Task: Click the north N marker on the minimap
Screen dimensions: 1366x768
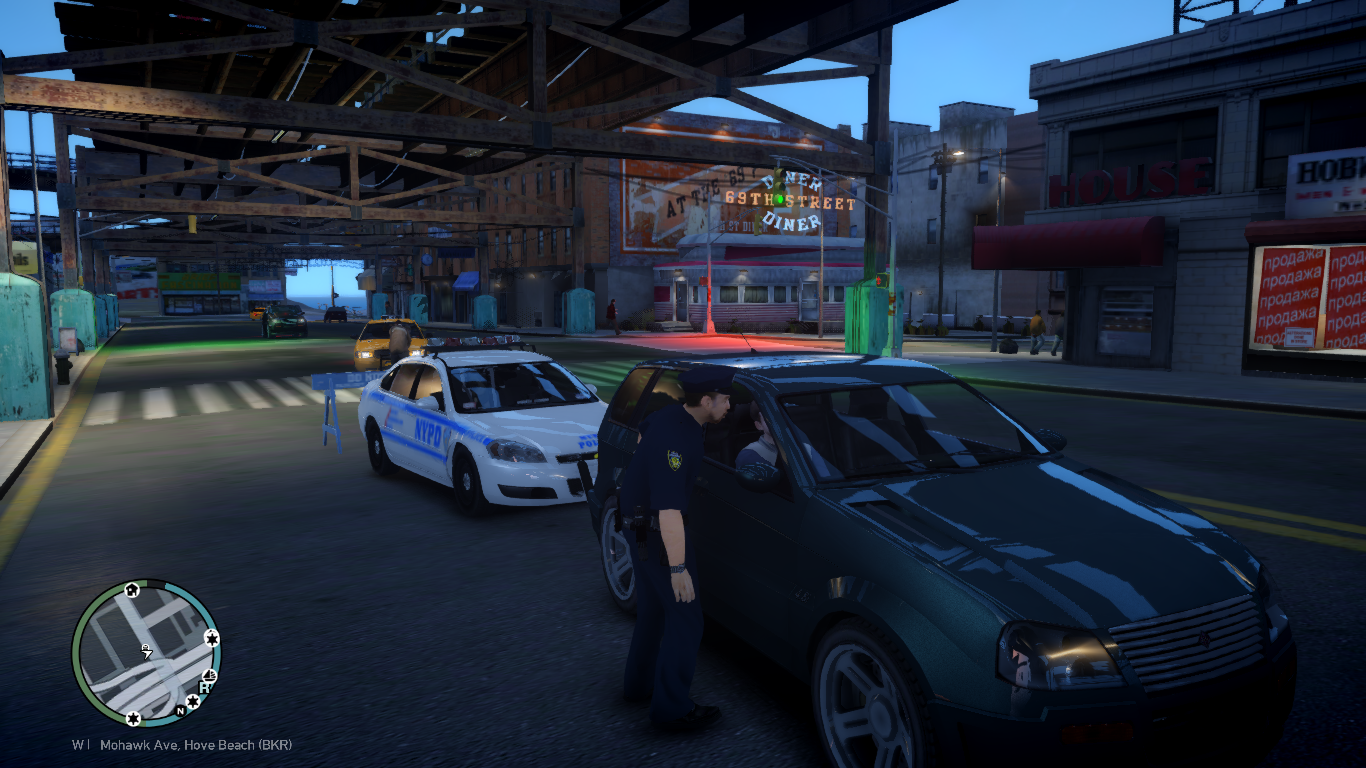Action: coord(180,711)
